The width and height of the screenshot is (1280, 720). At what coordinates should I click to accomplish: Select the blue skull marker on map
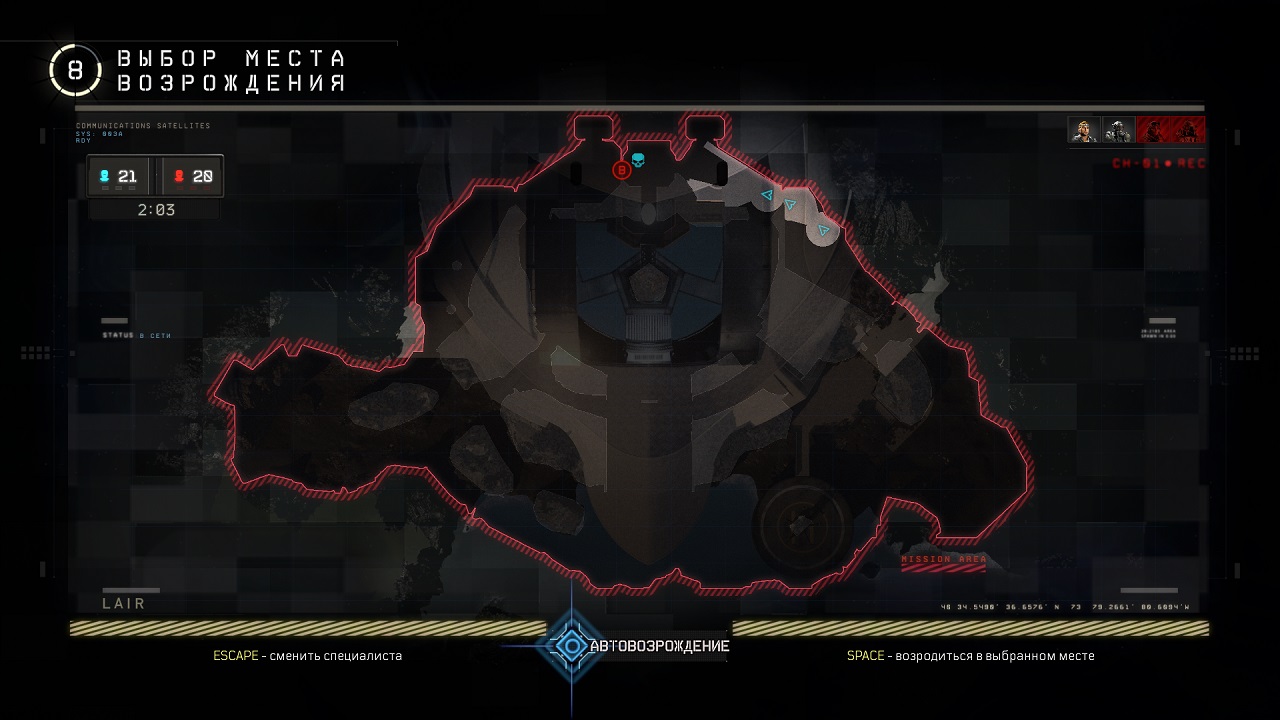click(638, 159)
